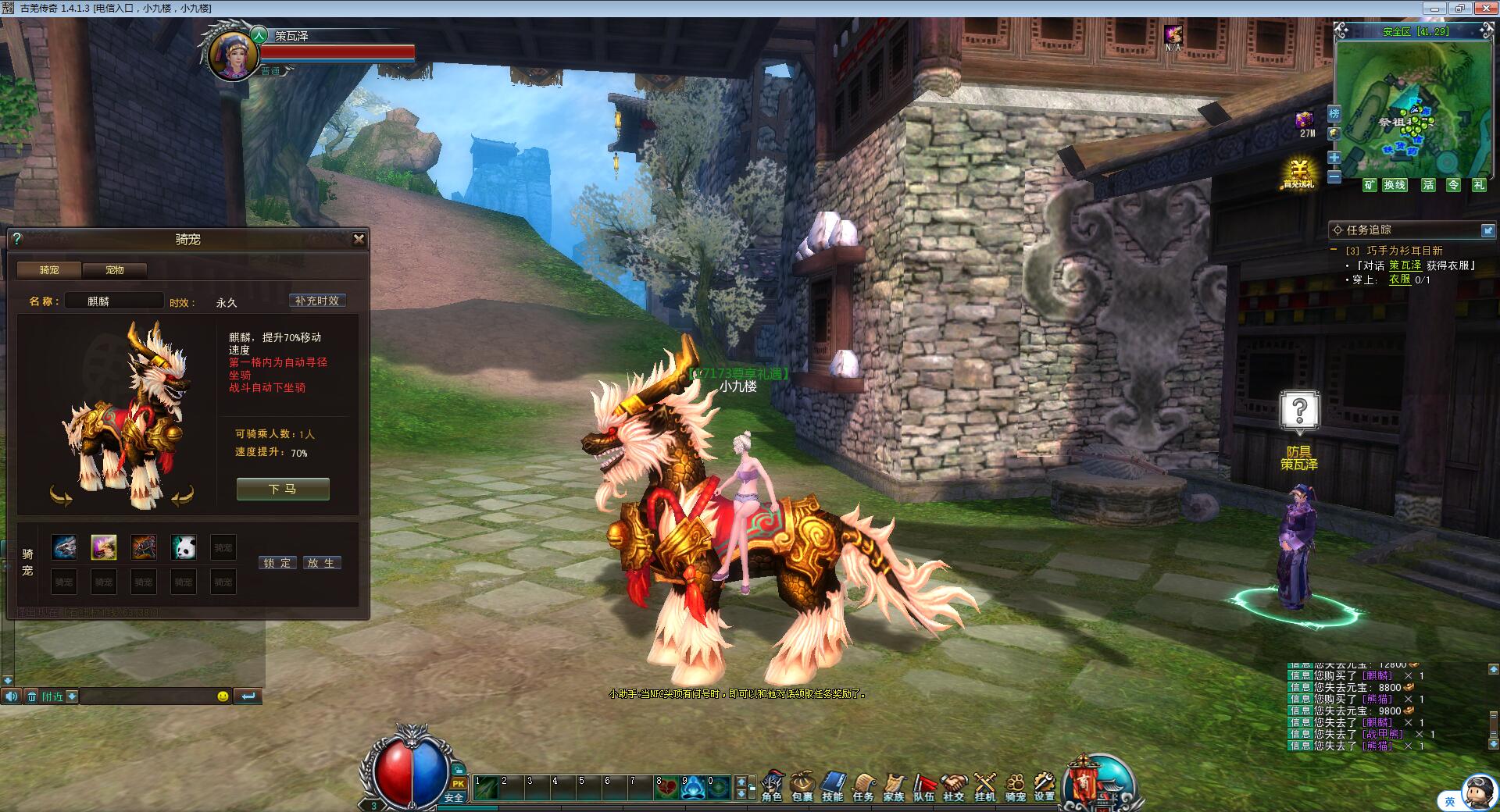Click the 锁定 lock button
The image size is (1500, 812).
point(277,563)
